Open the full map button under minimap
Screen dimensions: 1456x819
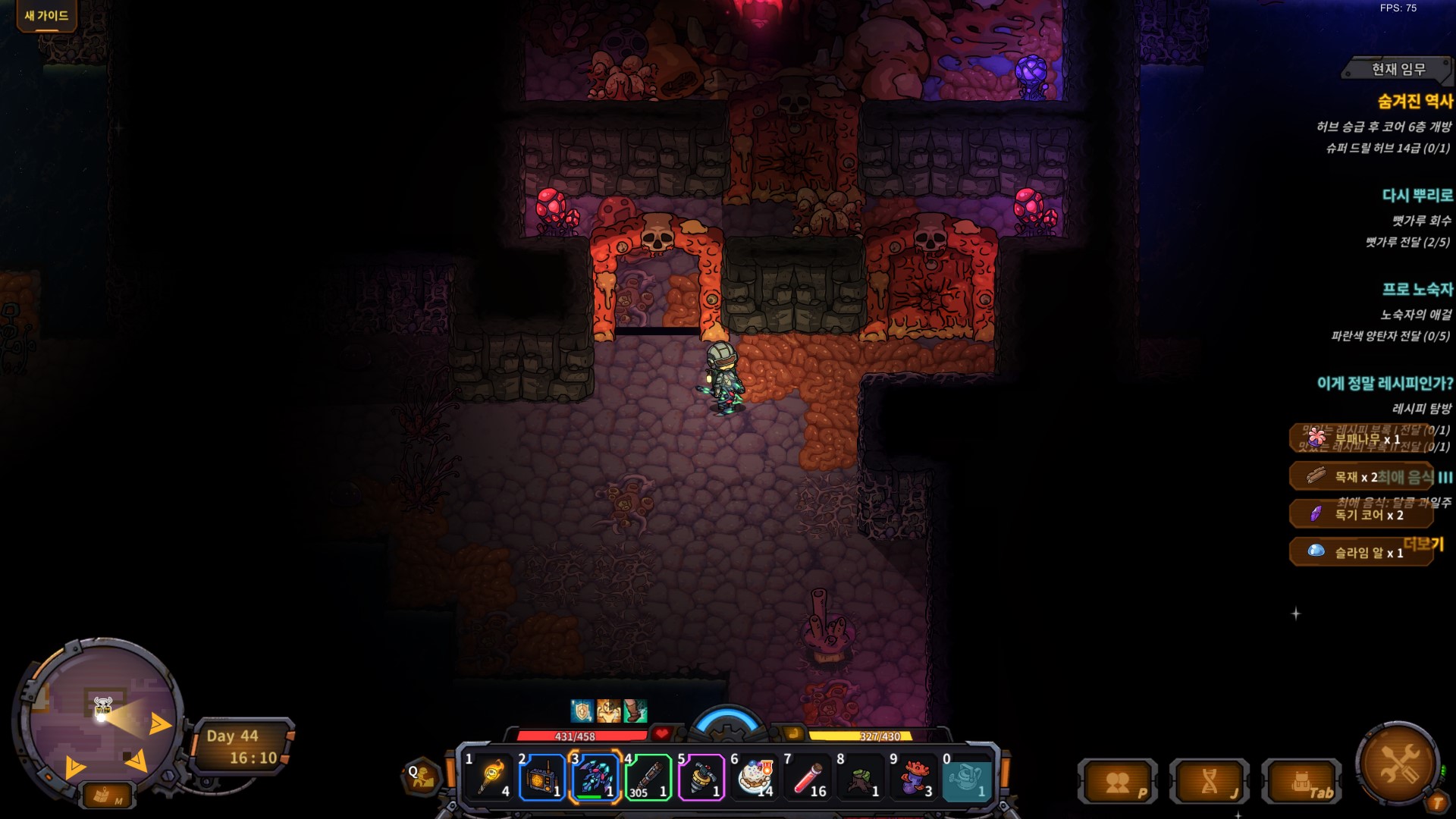coord(105,795)
